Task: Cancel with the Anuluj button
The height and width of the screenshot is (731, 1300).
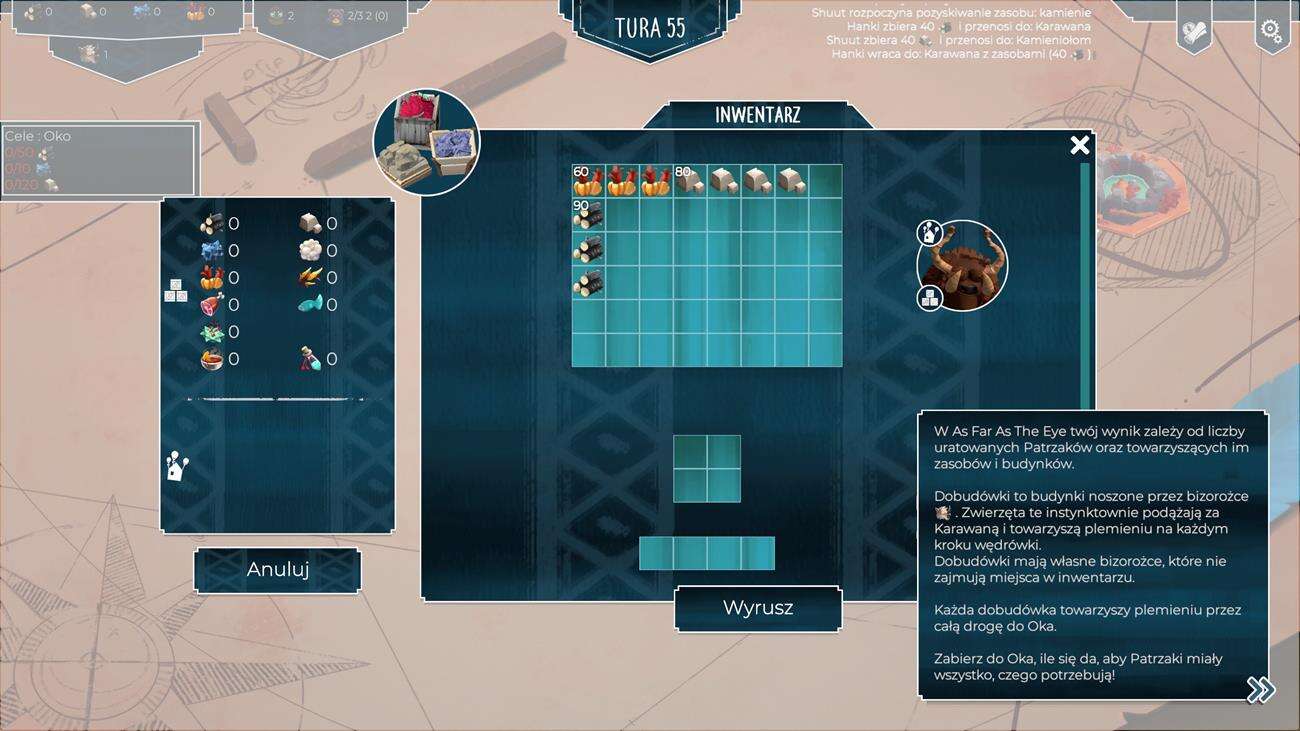Action: (277, 570)
